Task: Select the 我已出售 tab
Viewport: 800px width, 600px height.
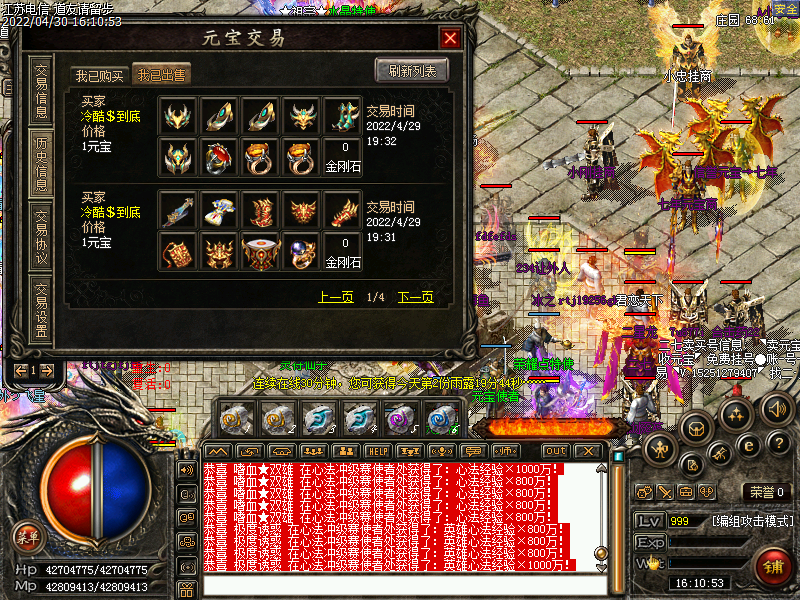Action: tap(162, 75)
